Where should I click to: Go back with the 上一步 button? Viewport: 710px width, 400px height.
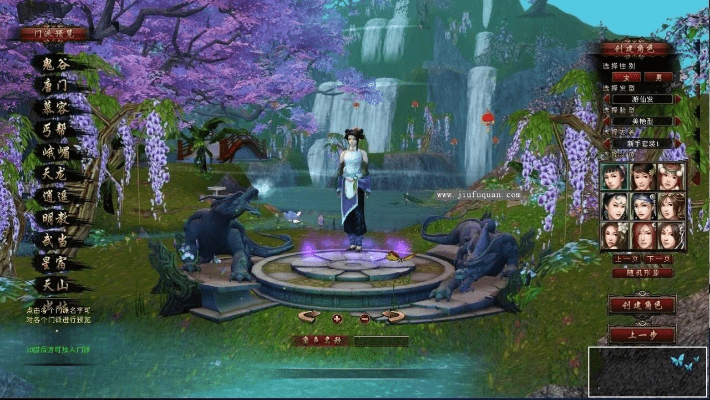click(x=641, y=335)
